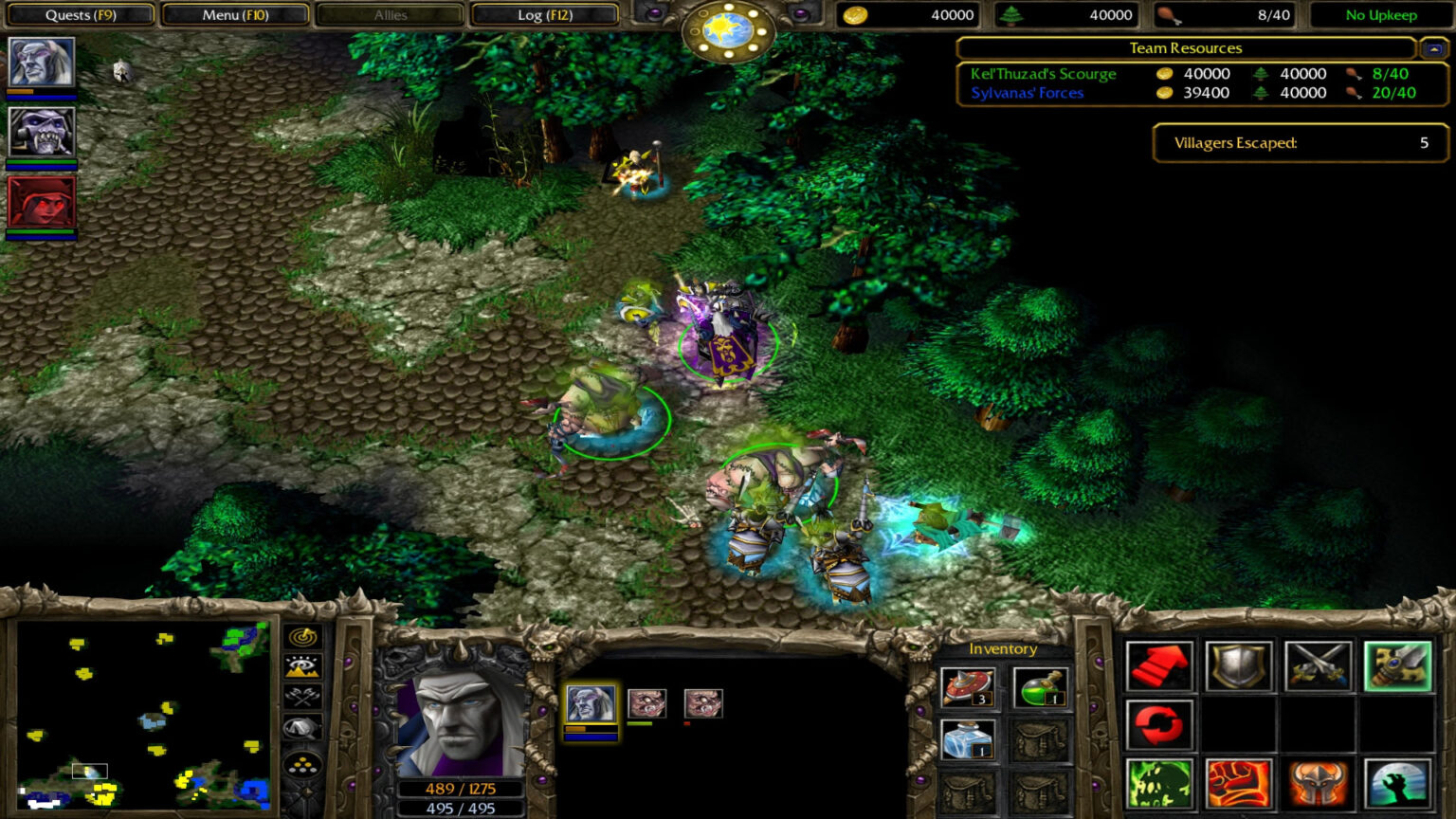
Task: Click the Stop command shield icon
Action: point(1241,668)
